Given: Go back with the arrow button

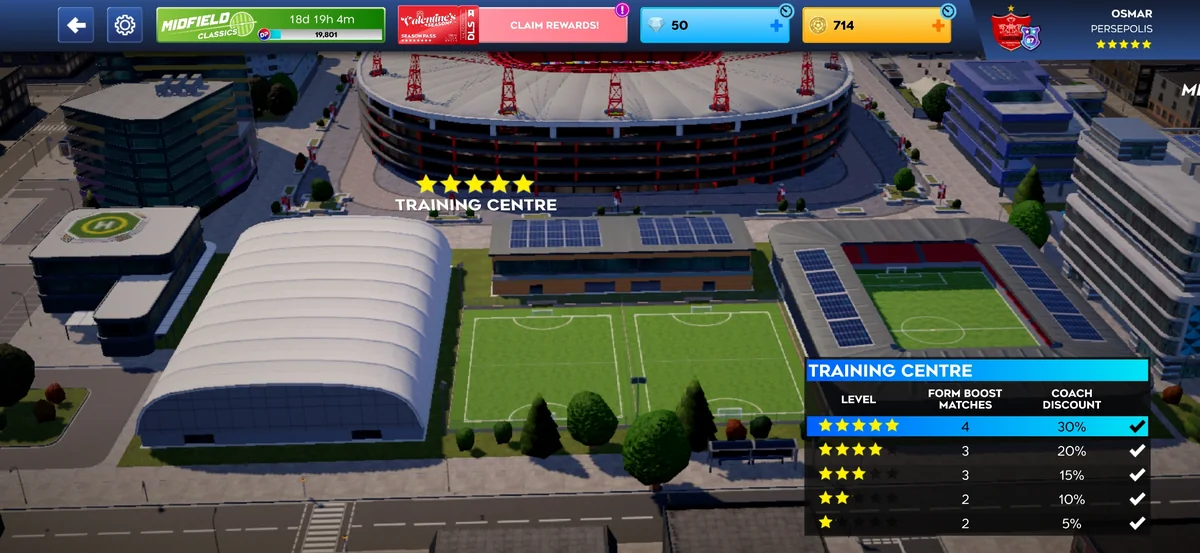Looking at the screenshot, I should coord(76,25).
